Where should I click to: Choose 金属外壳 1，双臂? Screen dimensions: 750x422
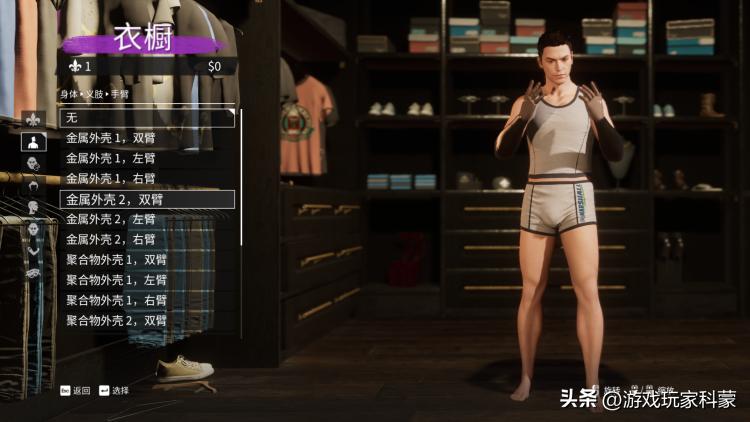tap(147, 138)
